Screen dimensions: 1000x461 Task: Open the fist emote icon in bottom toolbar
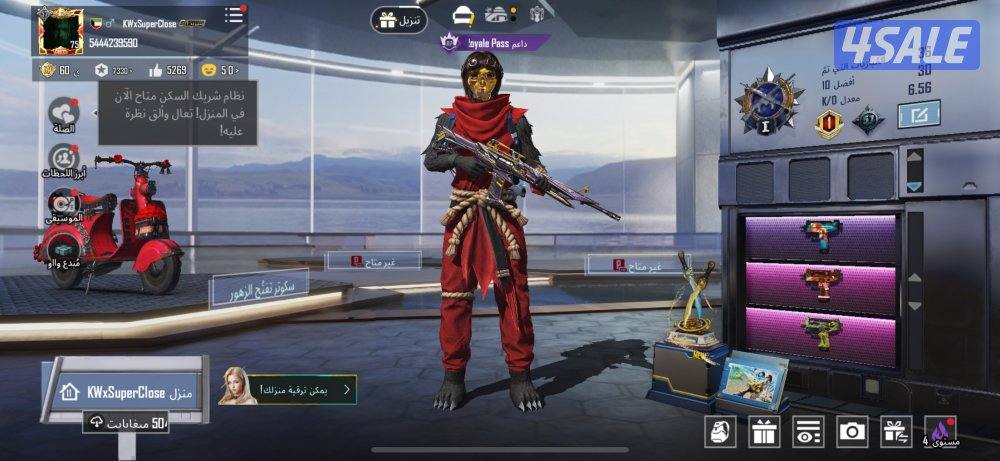(721, 431)
